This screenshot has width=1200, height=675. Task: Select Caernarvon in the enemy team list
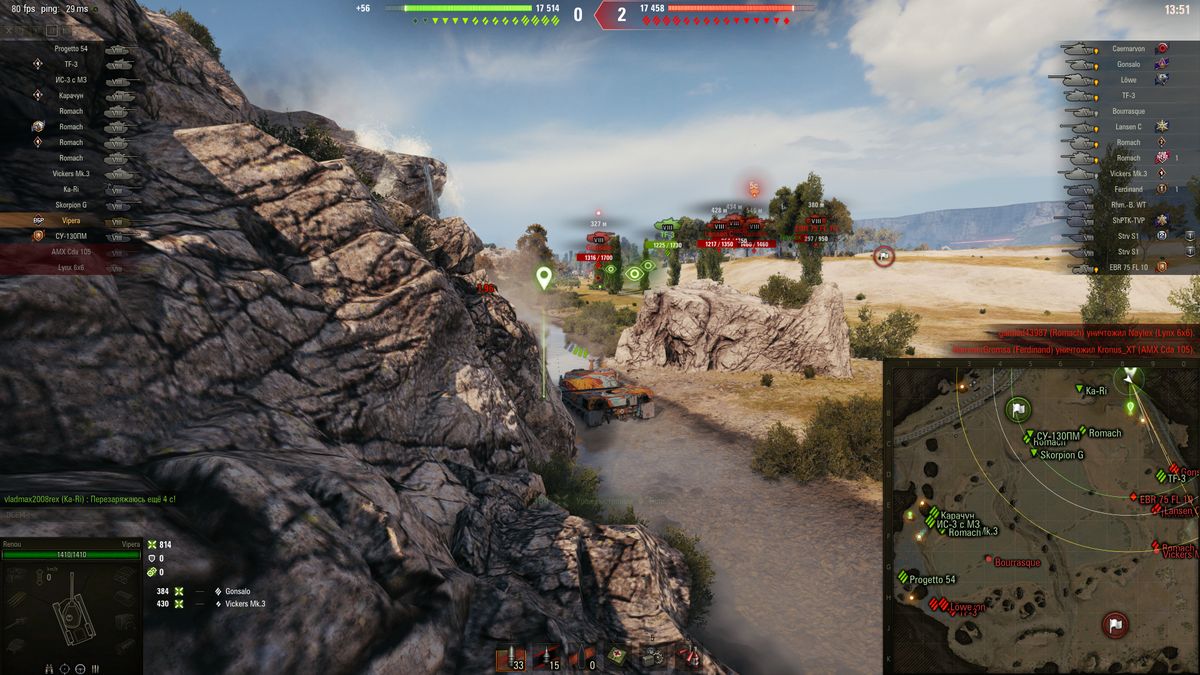pos(1127,48)
